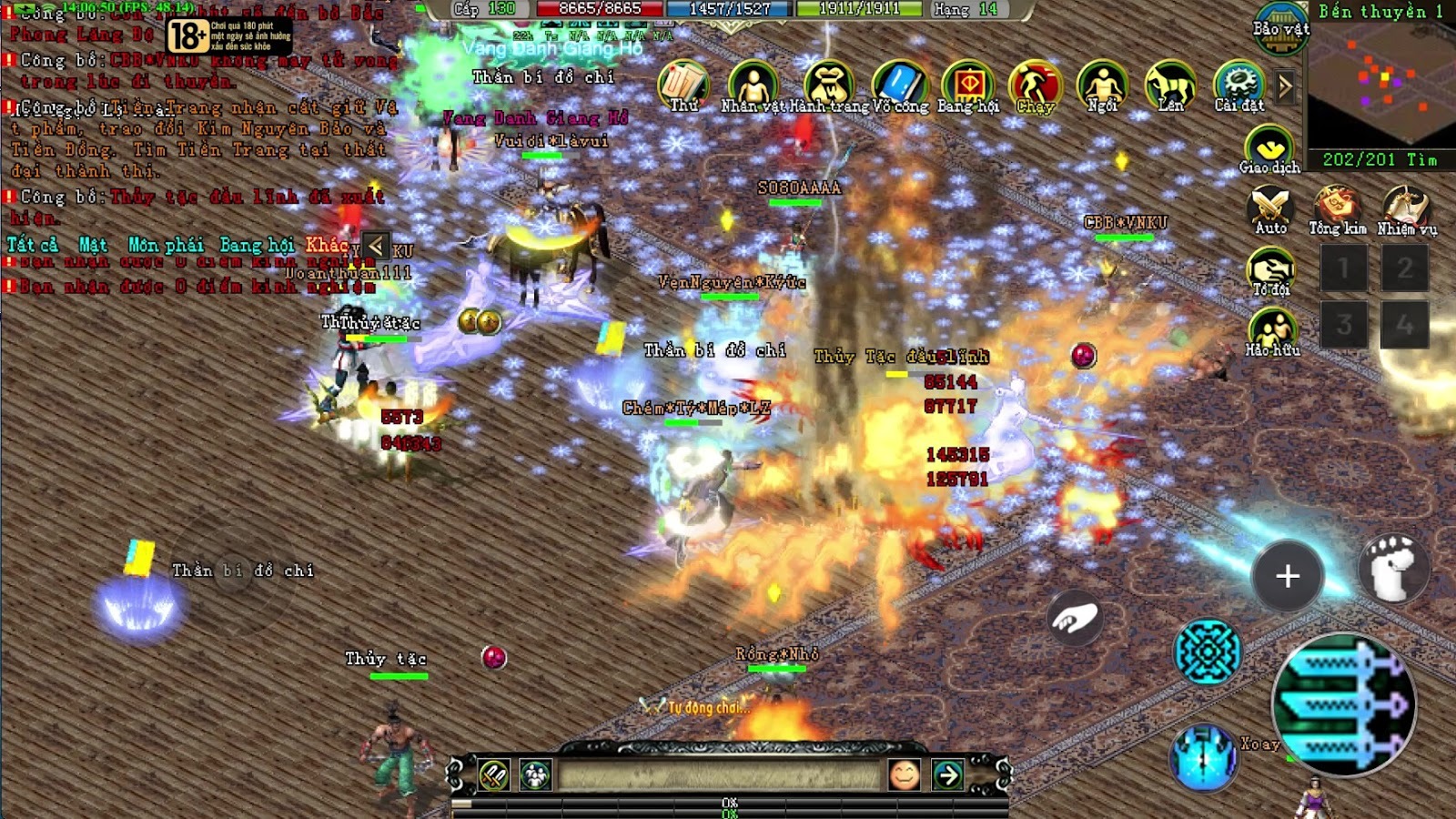
Task: Activate the three-swords main attack skill
Action: 1343,703
